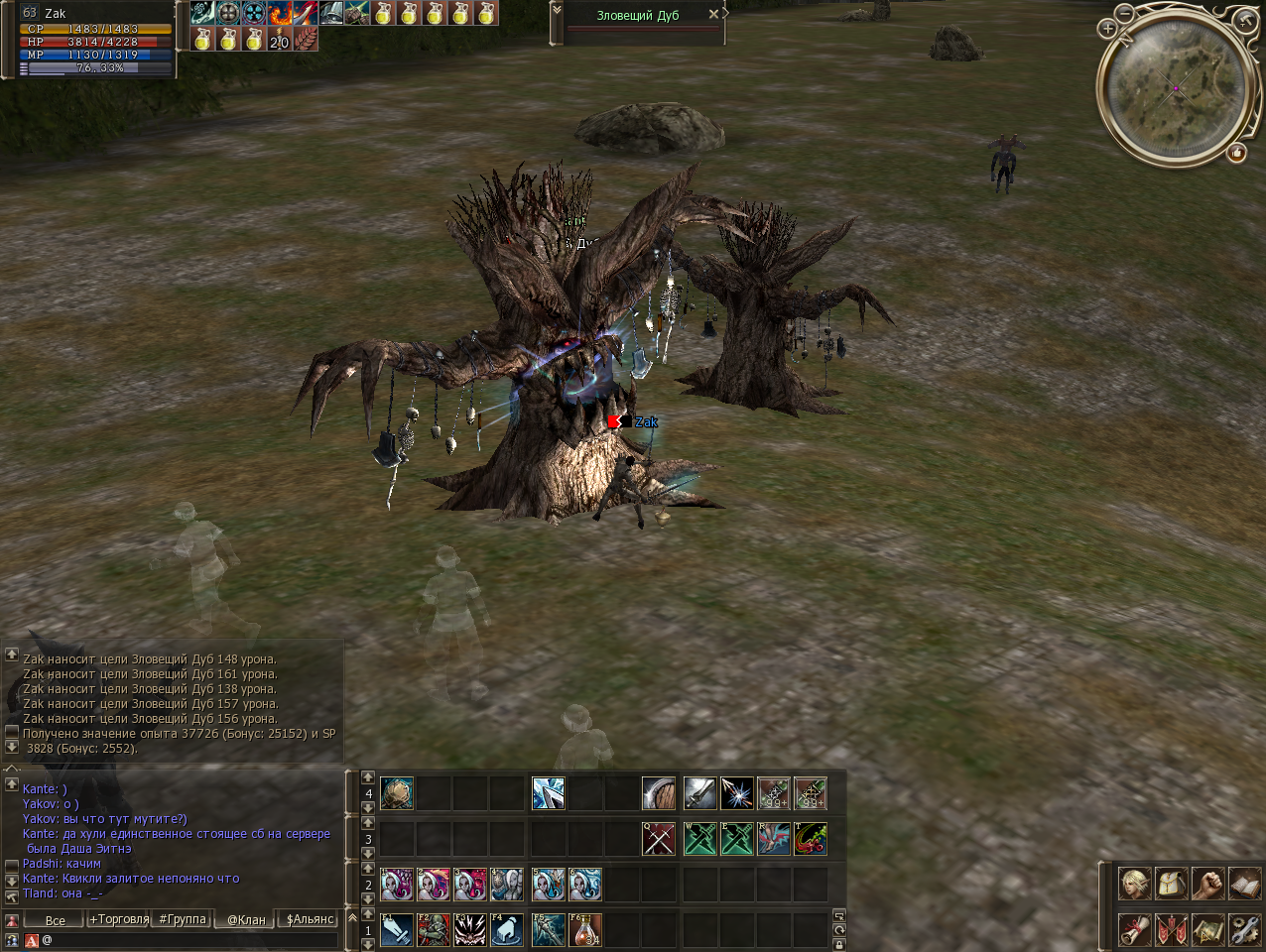Switch chat to the +Торговля tab

point(119,919)
